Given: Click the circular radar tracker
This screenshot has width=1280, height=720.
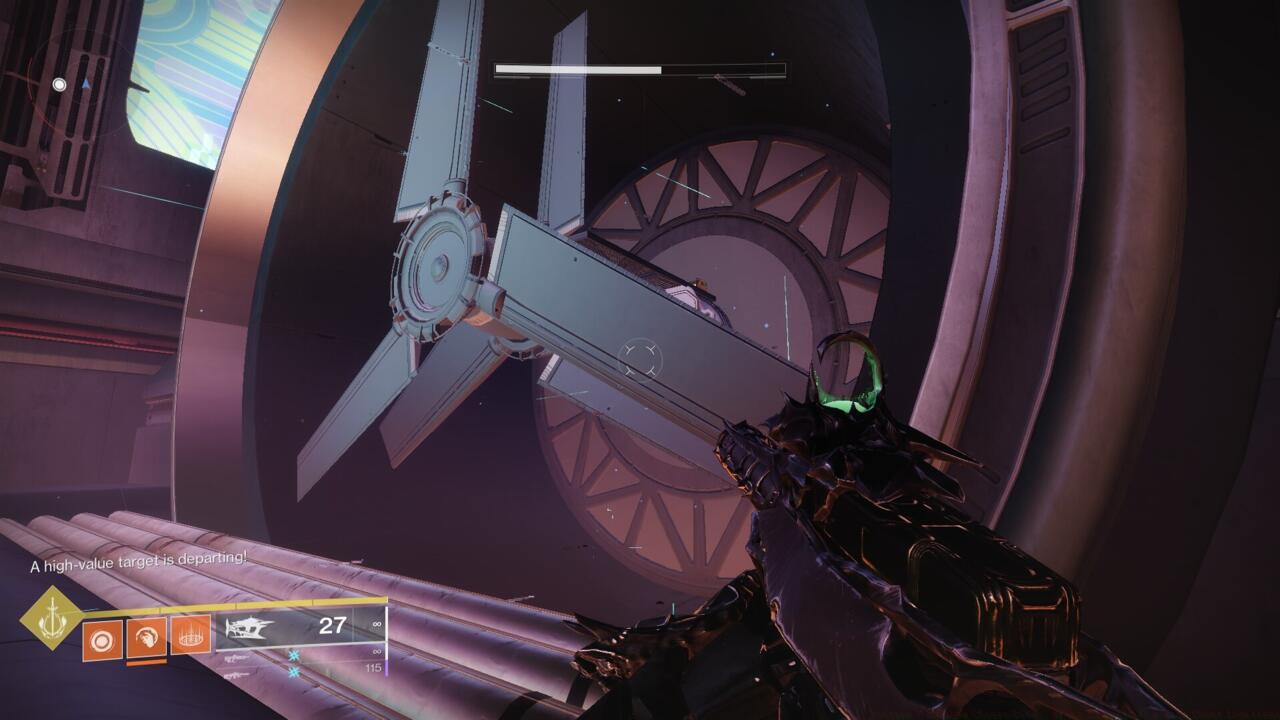Looking at the screenshot, I should 74,82.
